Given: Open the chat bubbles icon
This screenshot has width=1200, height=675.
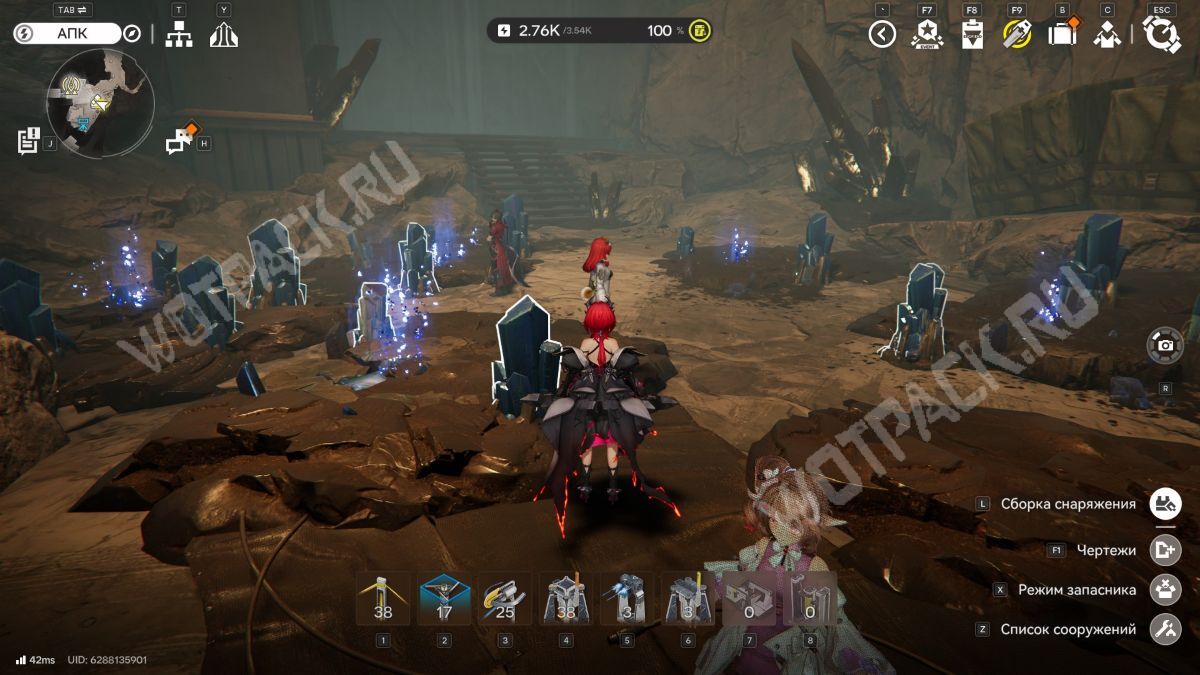Looking at the screenshot, I should click(180, 141).
